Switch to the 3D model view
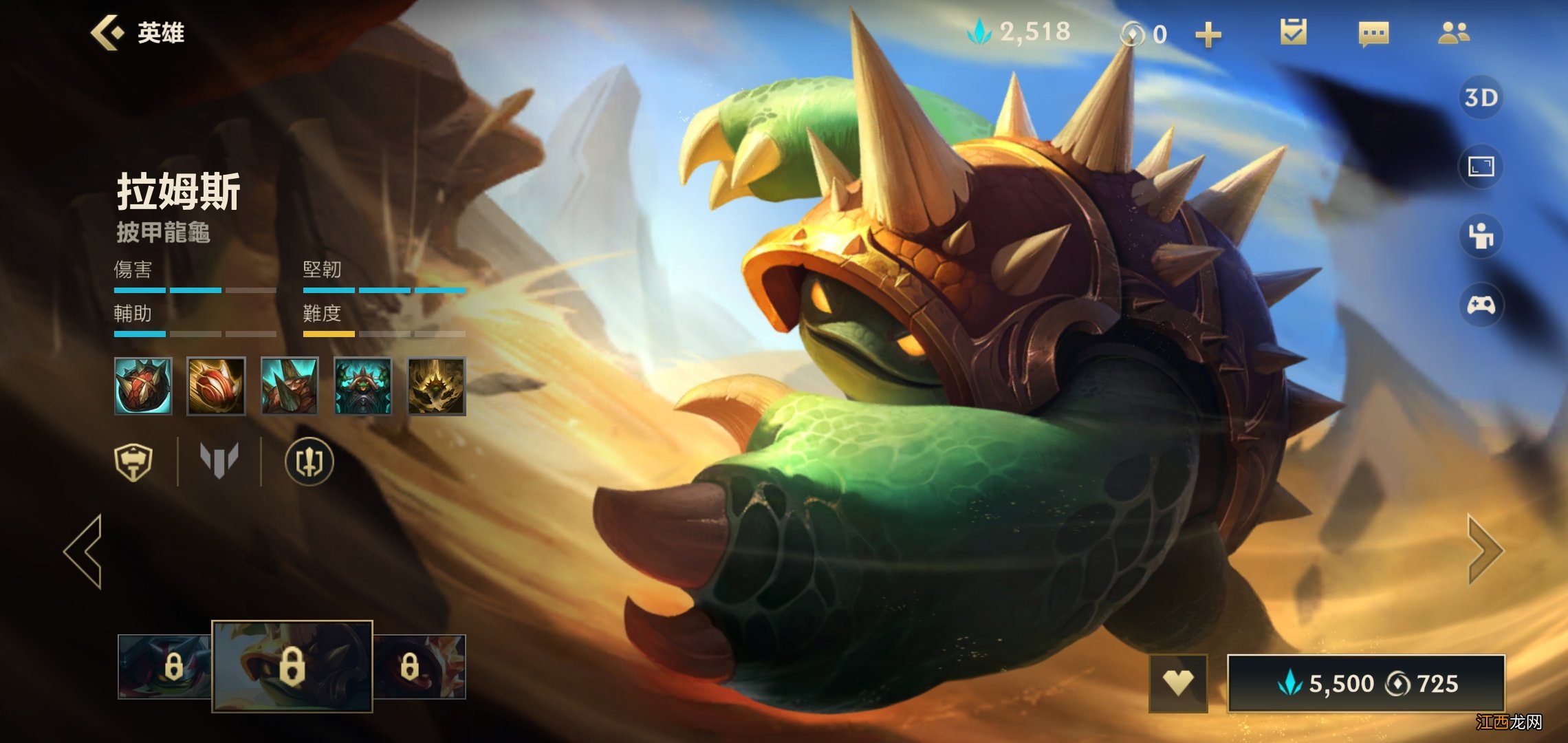 click(1481, 98)
